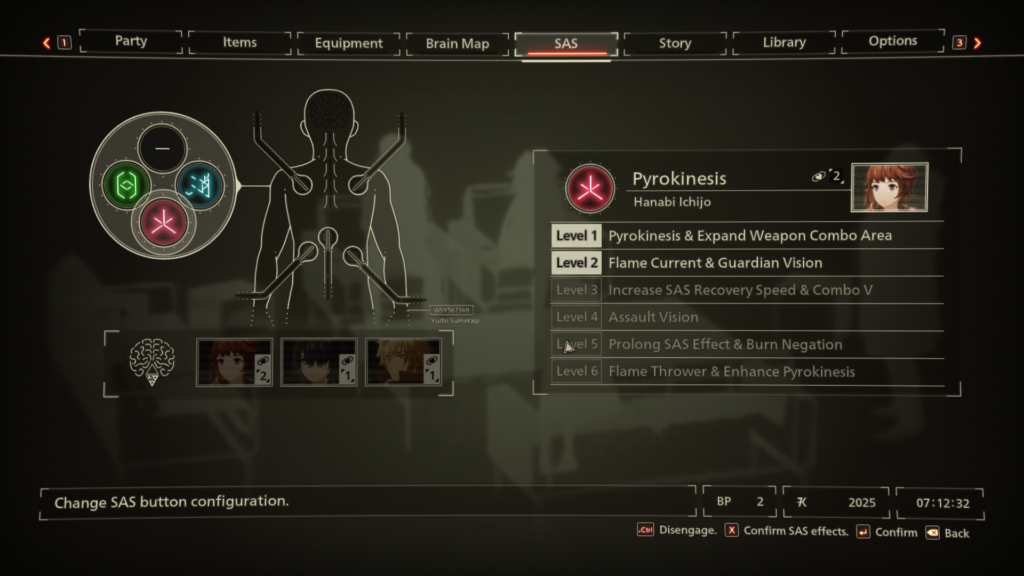Select the SAS tab
The height and width of the screenshot is (576, 1024).
(566, 43)
